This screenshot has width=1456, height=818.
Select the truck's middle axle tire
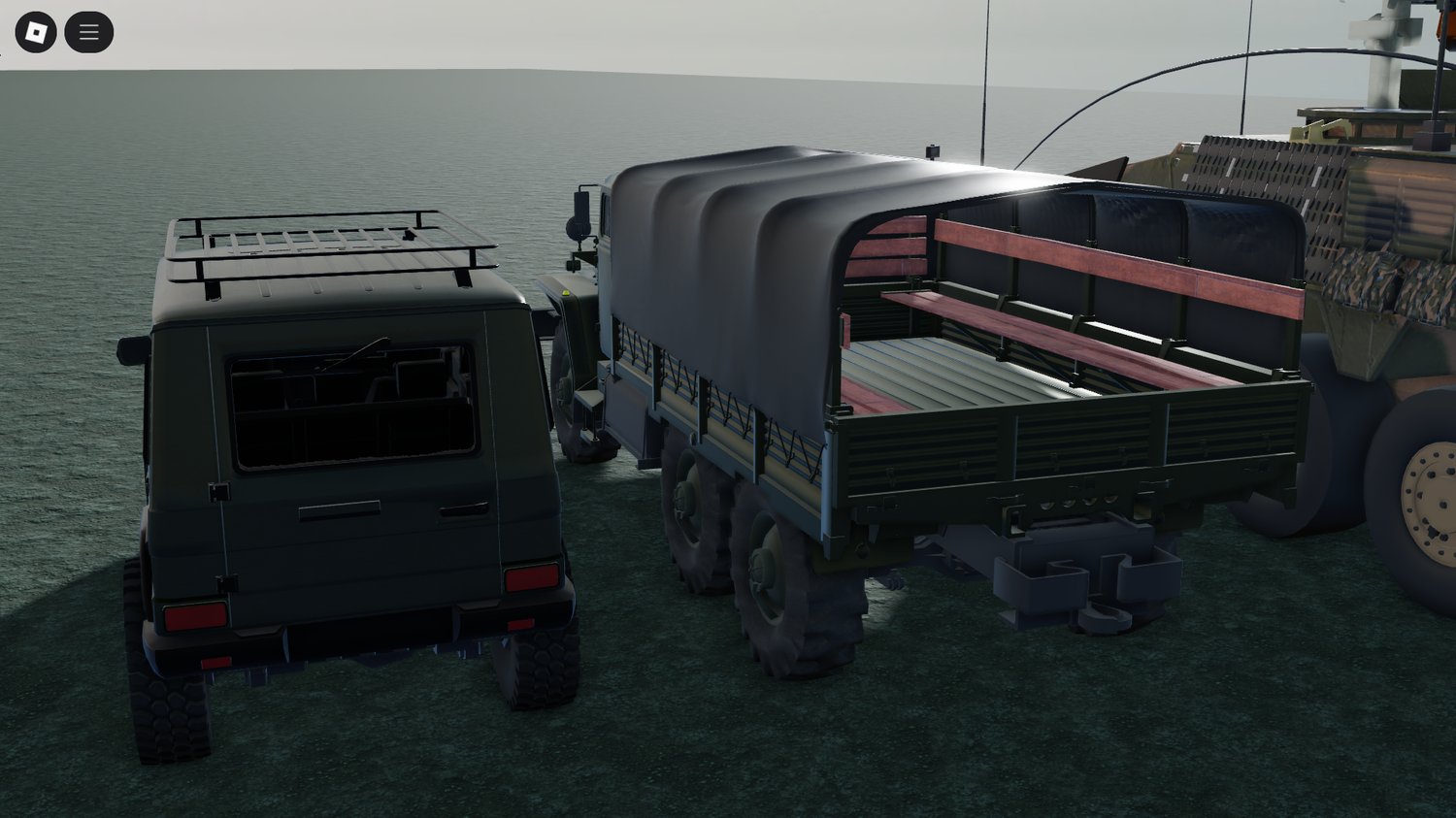click(x=694, y=524)
